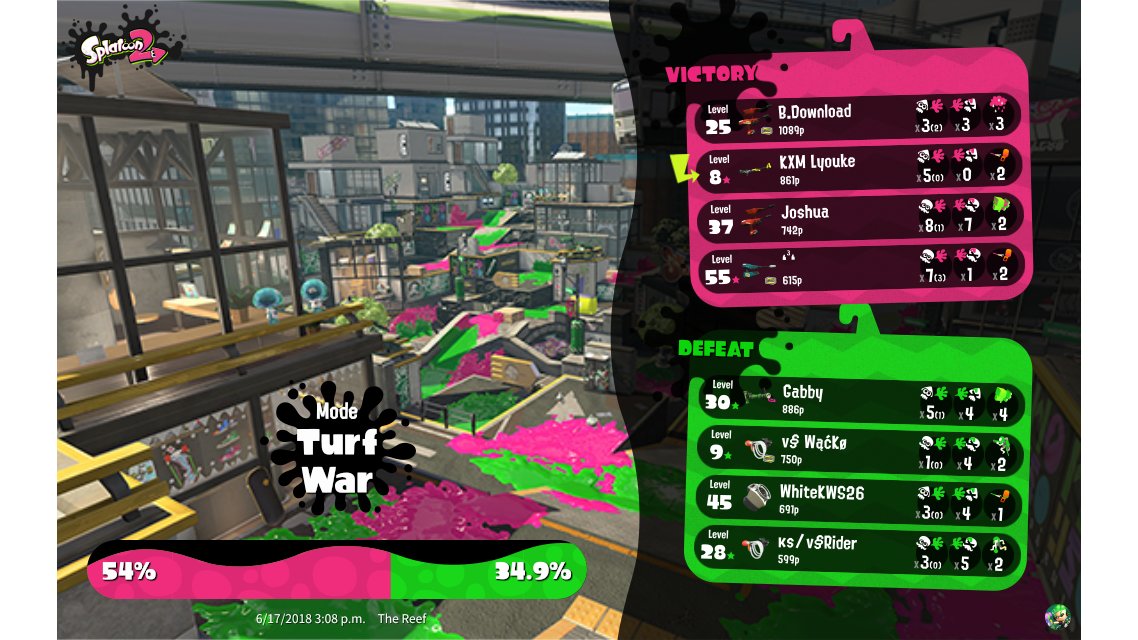Select the level 55 player's row
1138x640 pixels.
pos(860,268)
